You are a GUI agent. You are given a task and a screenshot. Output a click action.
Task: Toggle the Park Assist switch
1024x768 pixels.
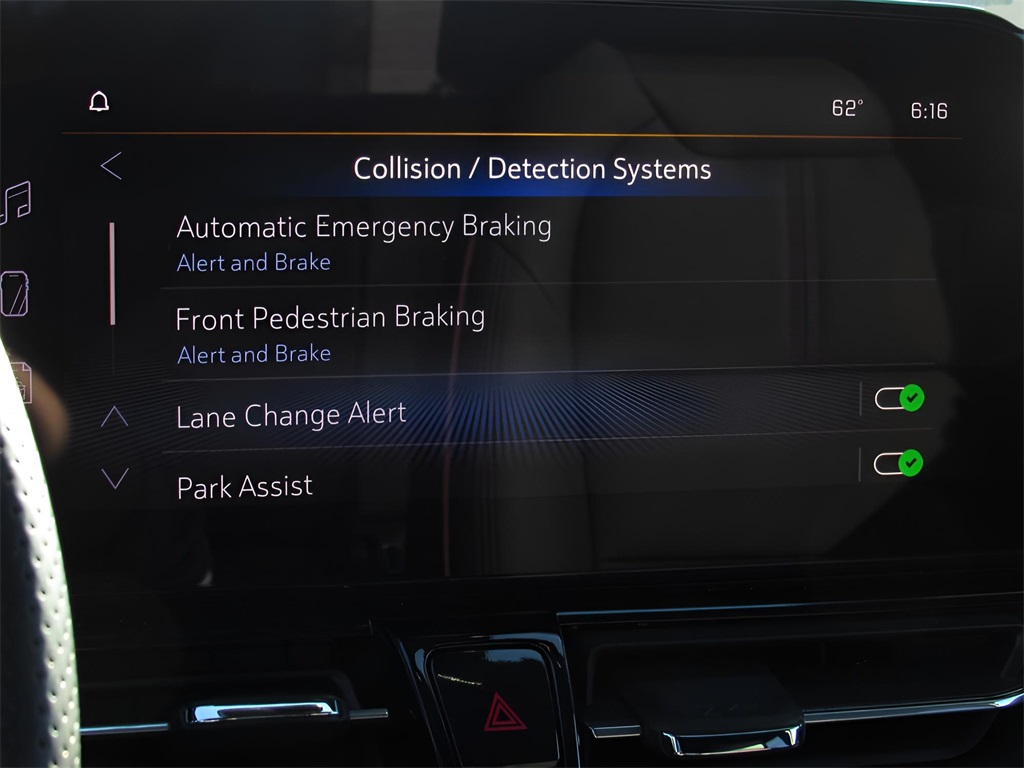(x=897, y=464)
